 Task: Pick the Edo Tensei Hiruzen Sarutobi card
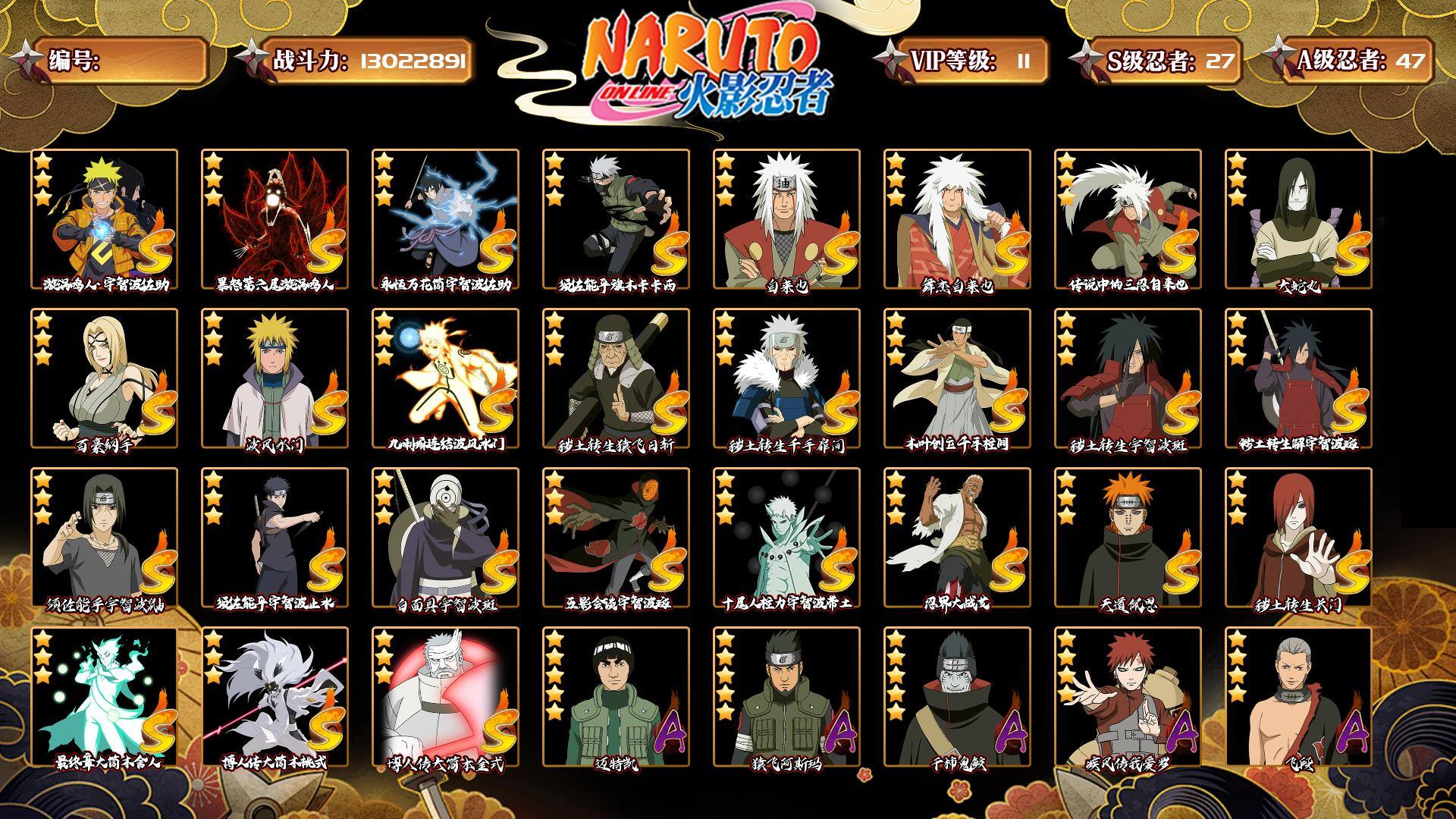point(616,378)
